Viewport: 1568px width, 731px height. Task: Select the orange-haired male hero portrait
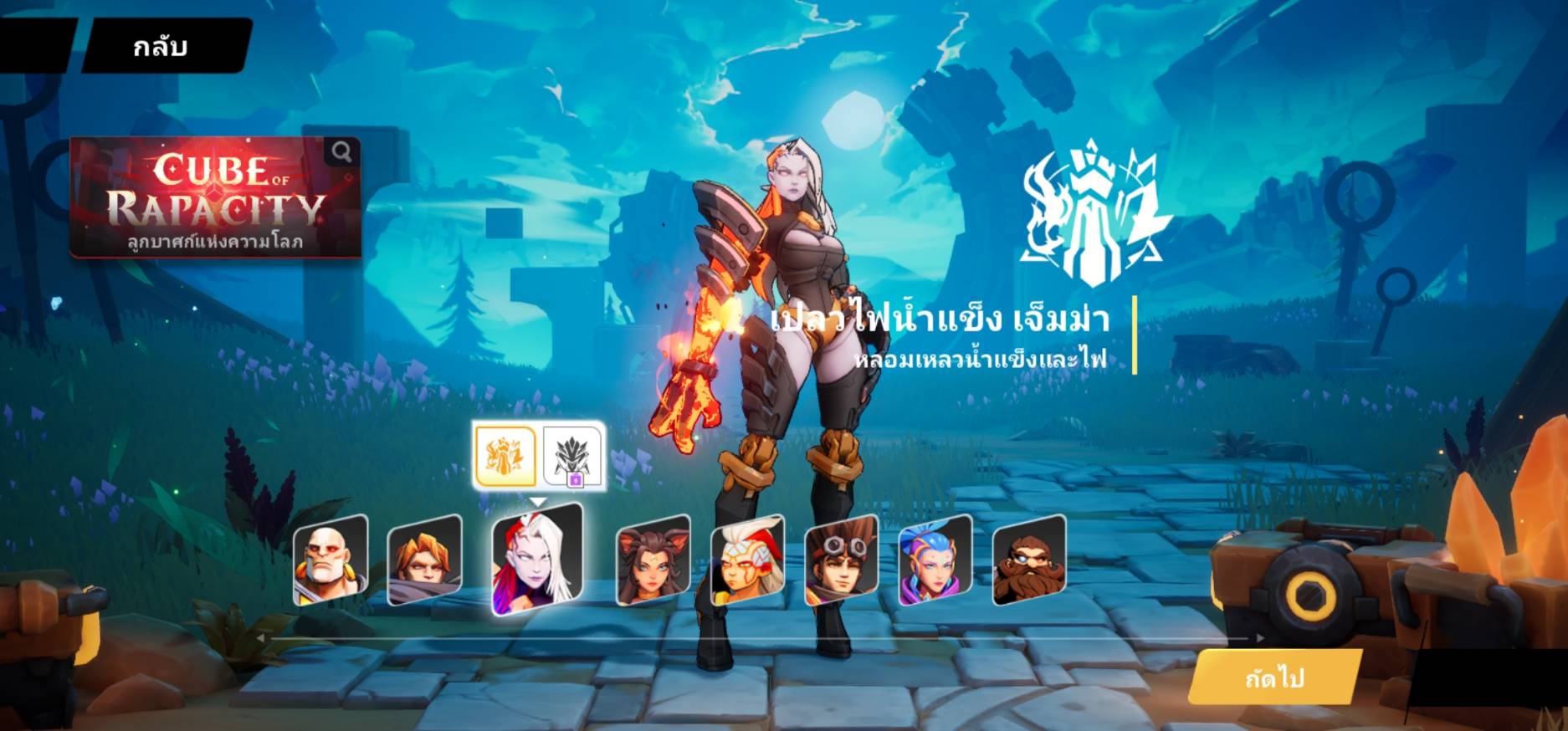point(424,560)
